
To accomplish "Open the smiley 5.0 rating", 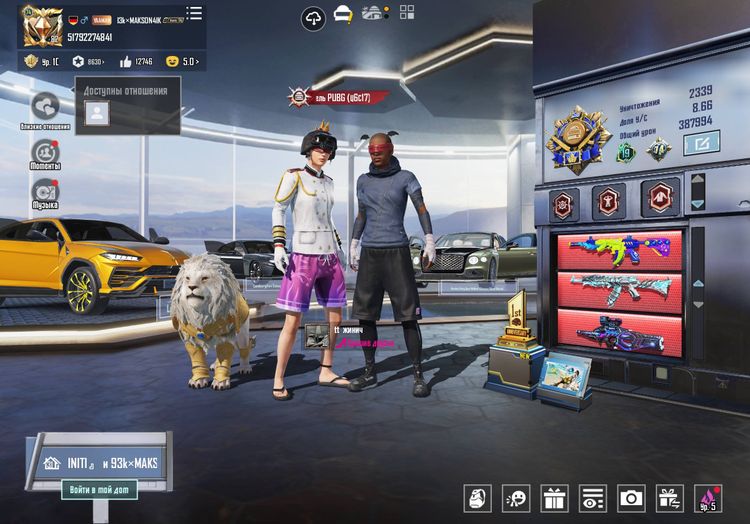I will pyautogui.click(x=183, y=62).
